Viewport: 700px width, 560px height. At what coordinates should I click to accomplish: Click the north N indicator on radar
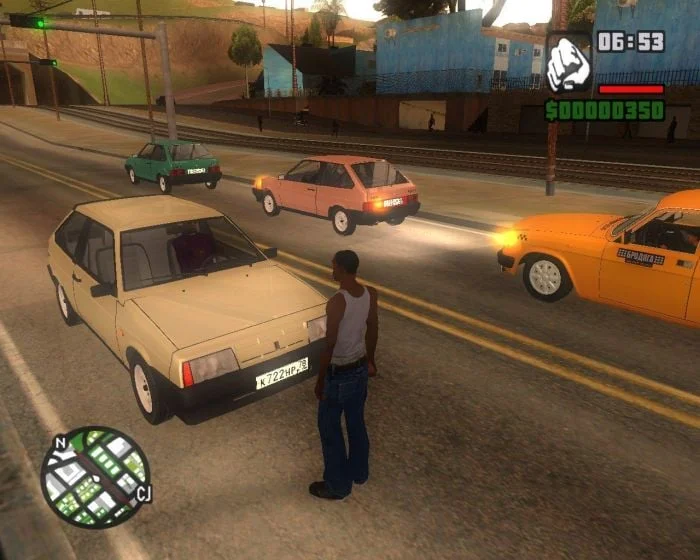pos(60,443)
